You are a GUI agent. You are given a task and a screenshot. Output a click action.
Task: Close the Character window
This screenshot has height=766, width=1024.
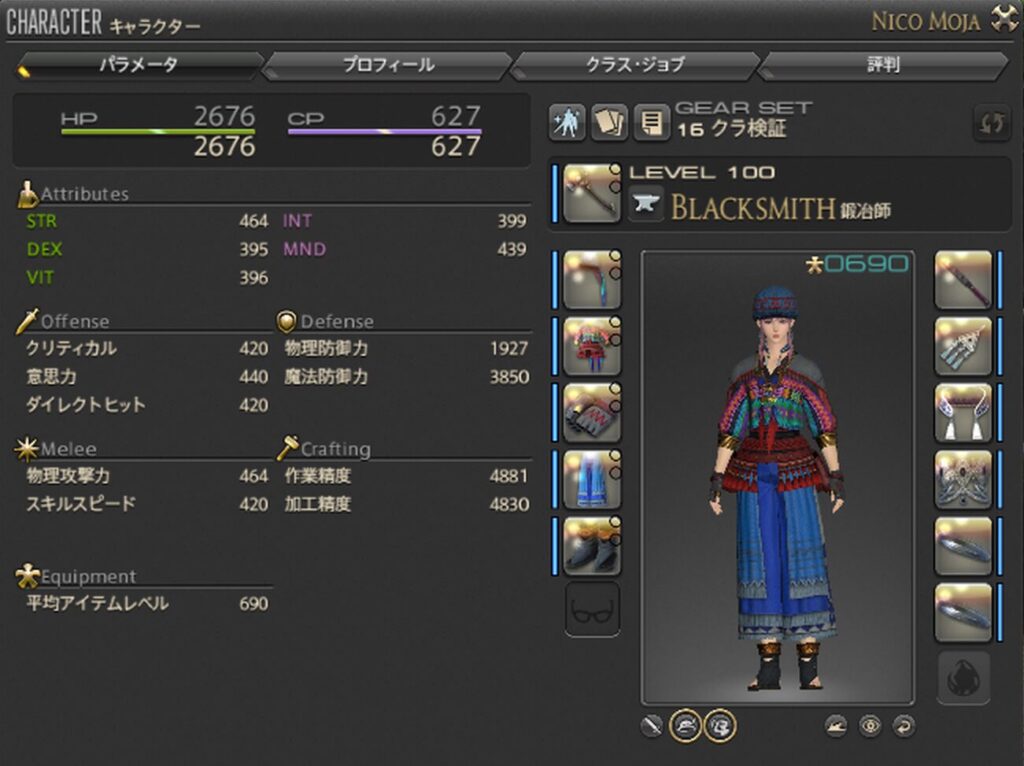point(1003,18)
